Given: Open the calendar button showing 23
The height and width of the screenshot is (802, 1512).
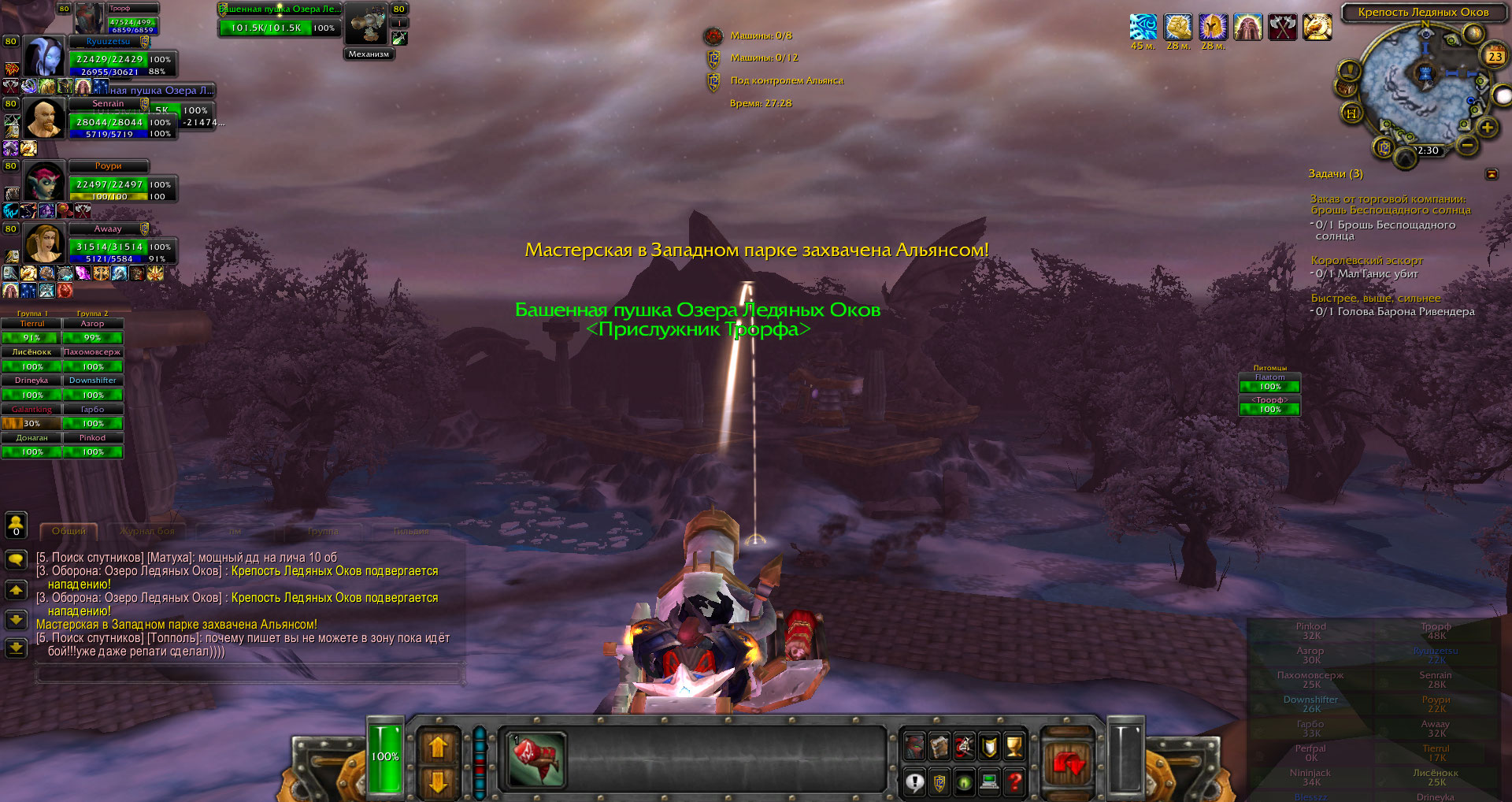Looking at the screenshot, I should point(1495,56).
